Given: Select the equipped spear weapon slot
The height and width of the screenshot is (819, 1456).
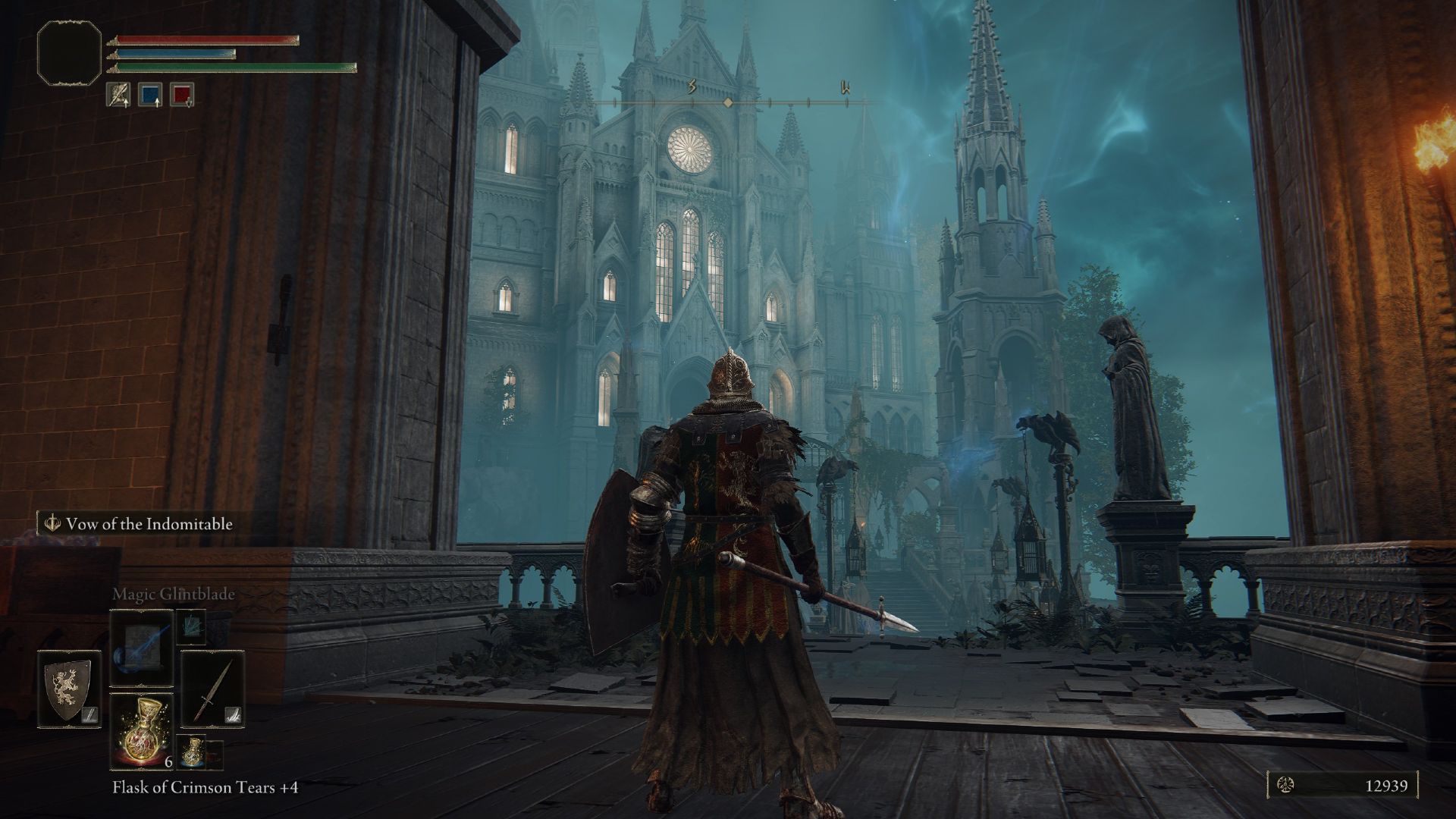Looking at the screenshot, I should [x=212, y=689].
